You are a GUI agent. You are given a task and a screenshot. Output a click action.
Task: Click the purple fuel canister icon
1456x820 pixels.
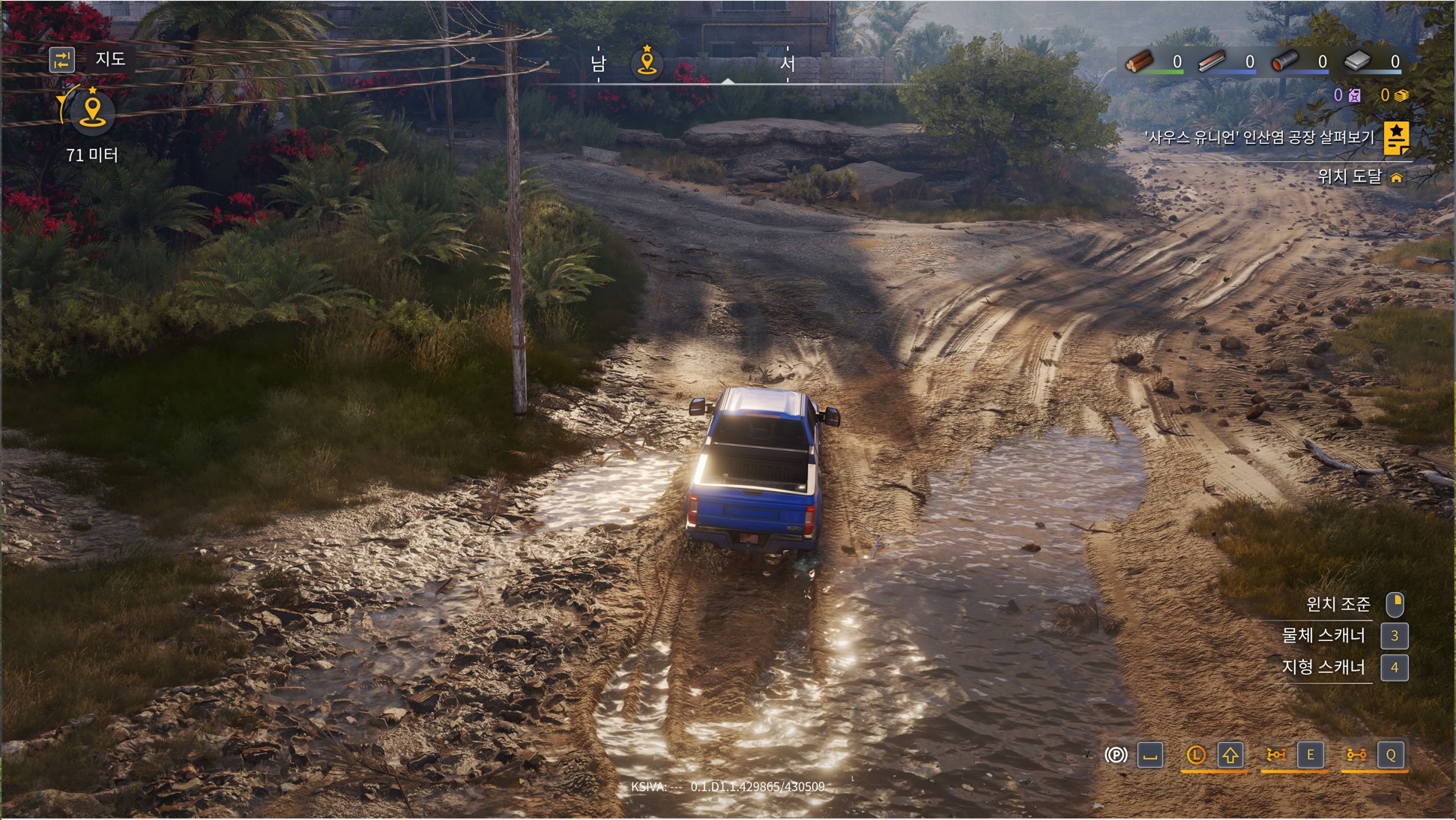(1354, 95)
